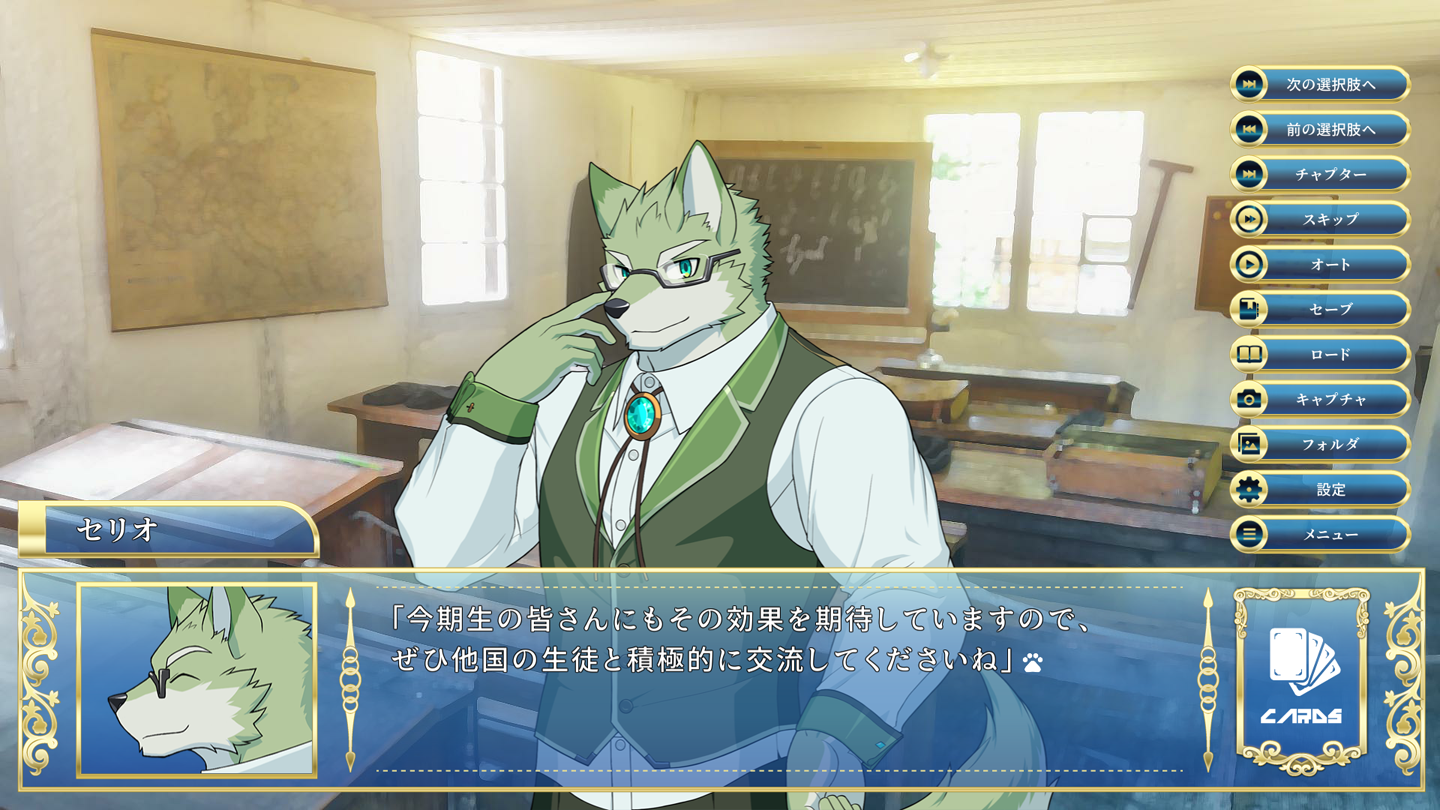
Task: Activate スキップ to skip dialogue
Action: pos(1320,219)
